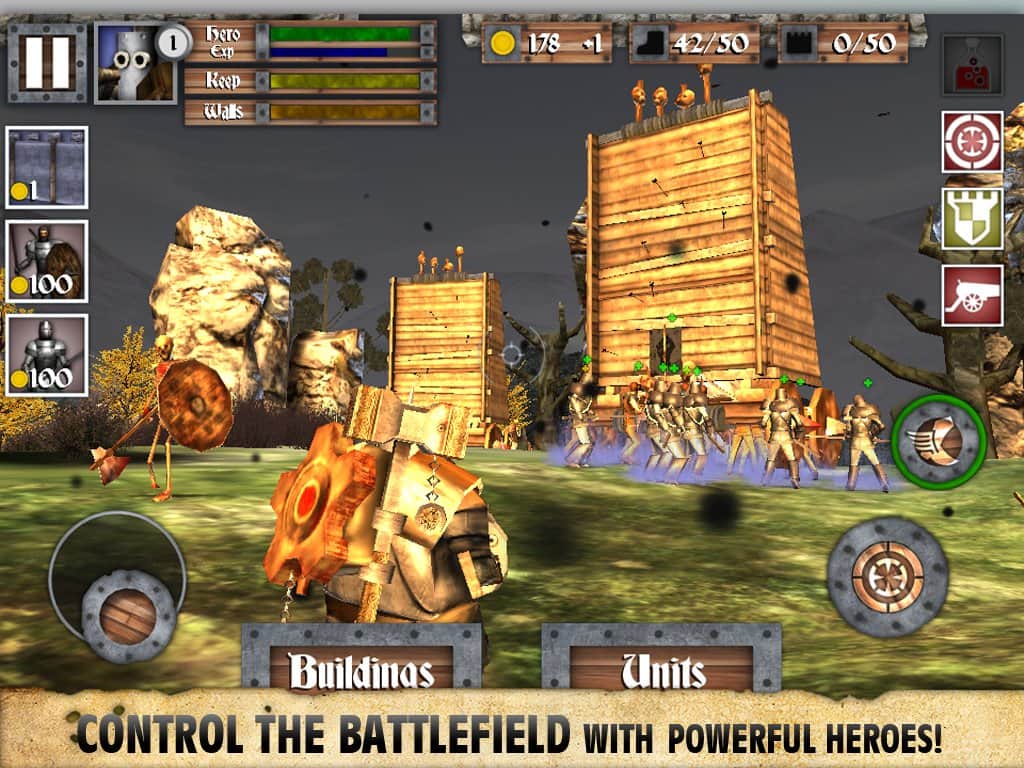1024x768 pixels.
Task: Activate the red target command icon
Action: pyautogui.click(x=972, y=141)
